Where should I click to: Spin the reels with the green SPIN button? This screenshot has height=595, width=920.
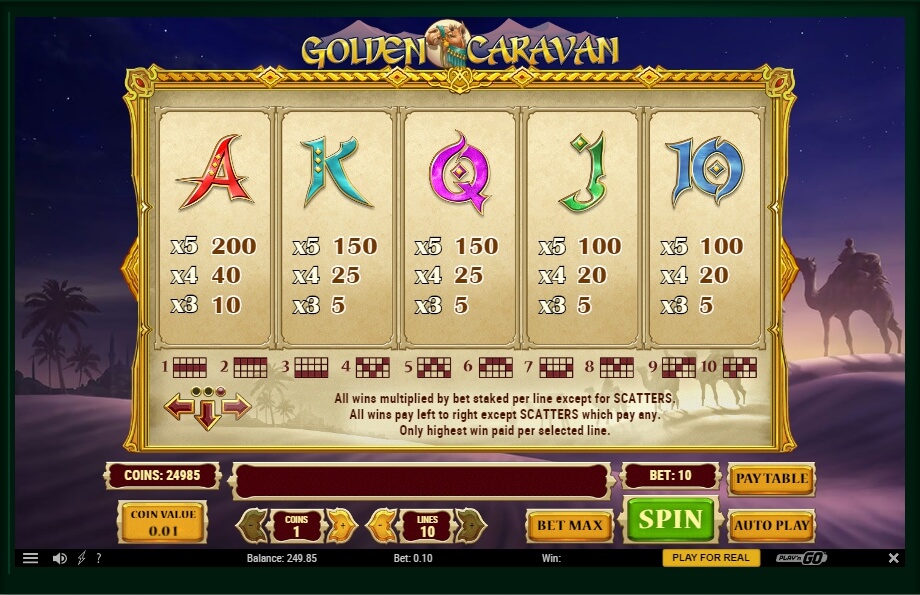tap(670, 521)
